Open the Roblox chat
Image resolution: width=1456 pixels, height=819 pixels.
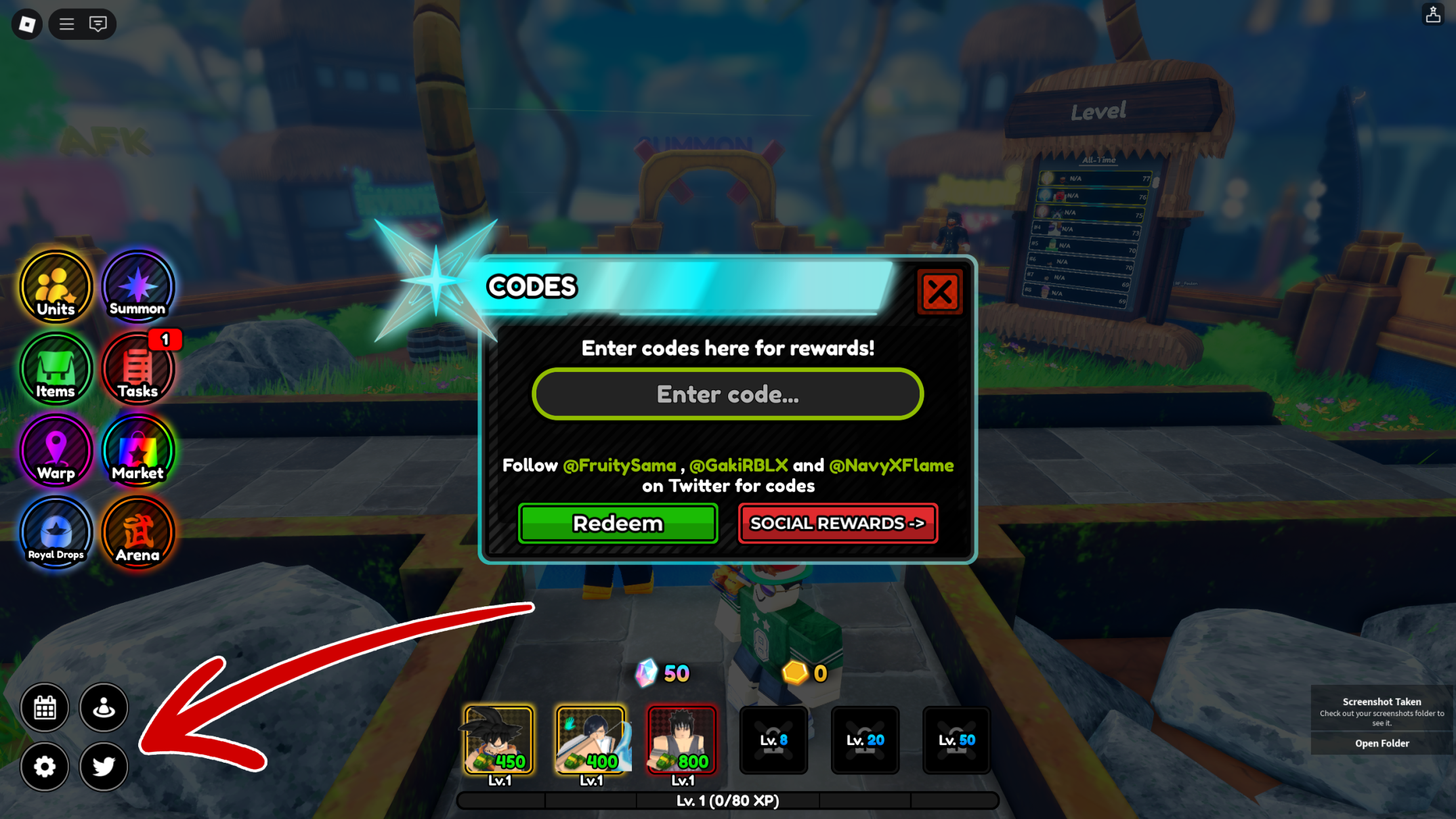point(99,24)
